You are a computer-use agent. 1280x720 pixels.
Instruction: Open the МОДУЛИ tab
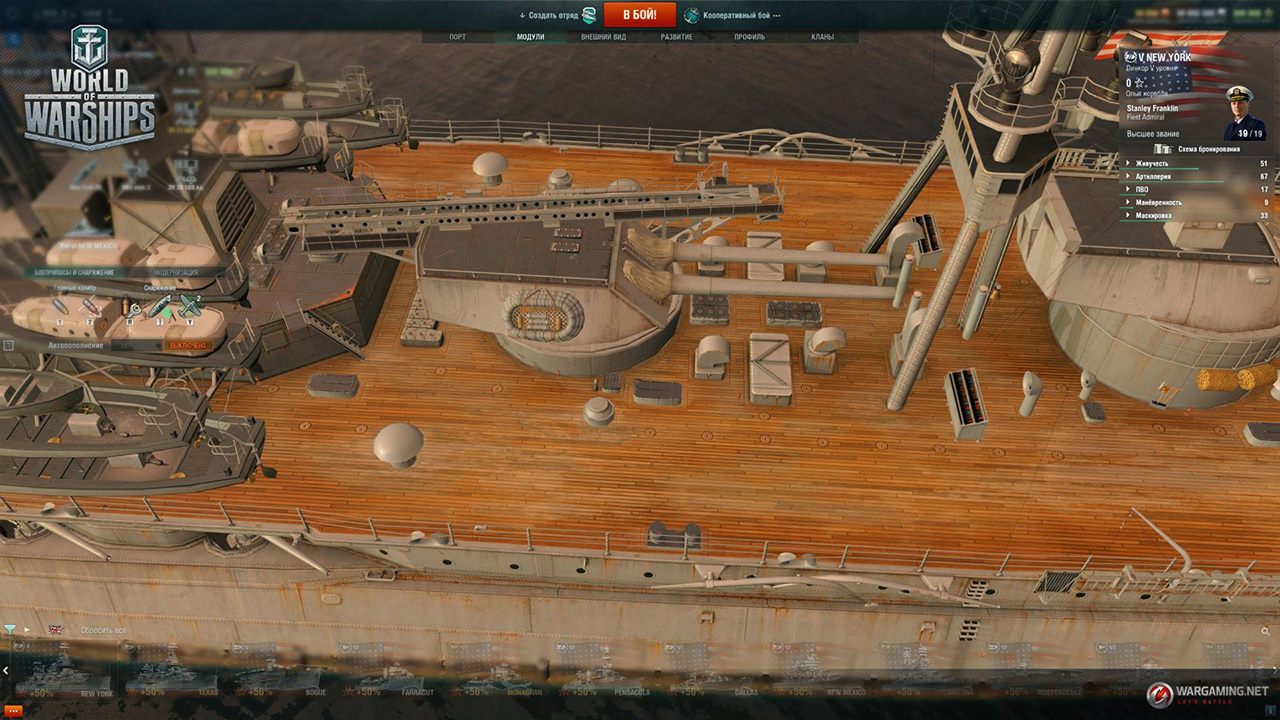click(x=530, y=37)
